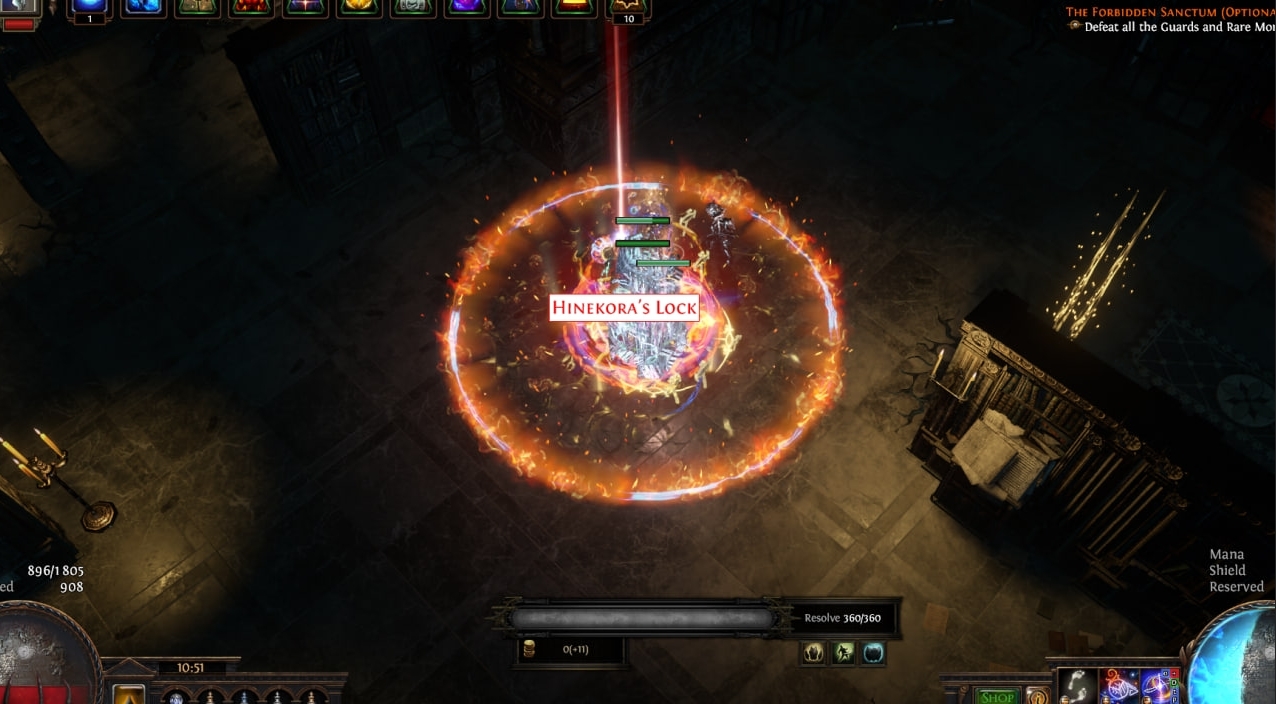Open the green Shop button
The image size is (1276, 704).
(x=996, y=696)
